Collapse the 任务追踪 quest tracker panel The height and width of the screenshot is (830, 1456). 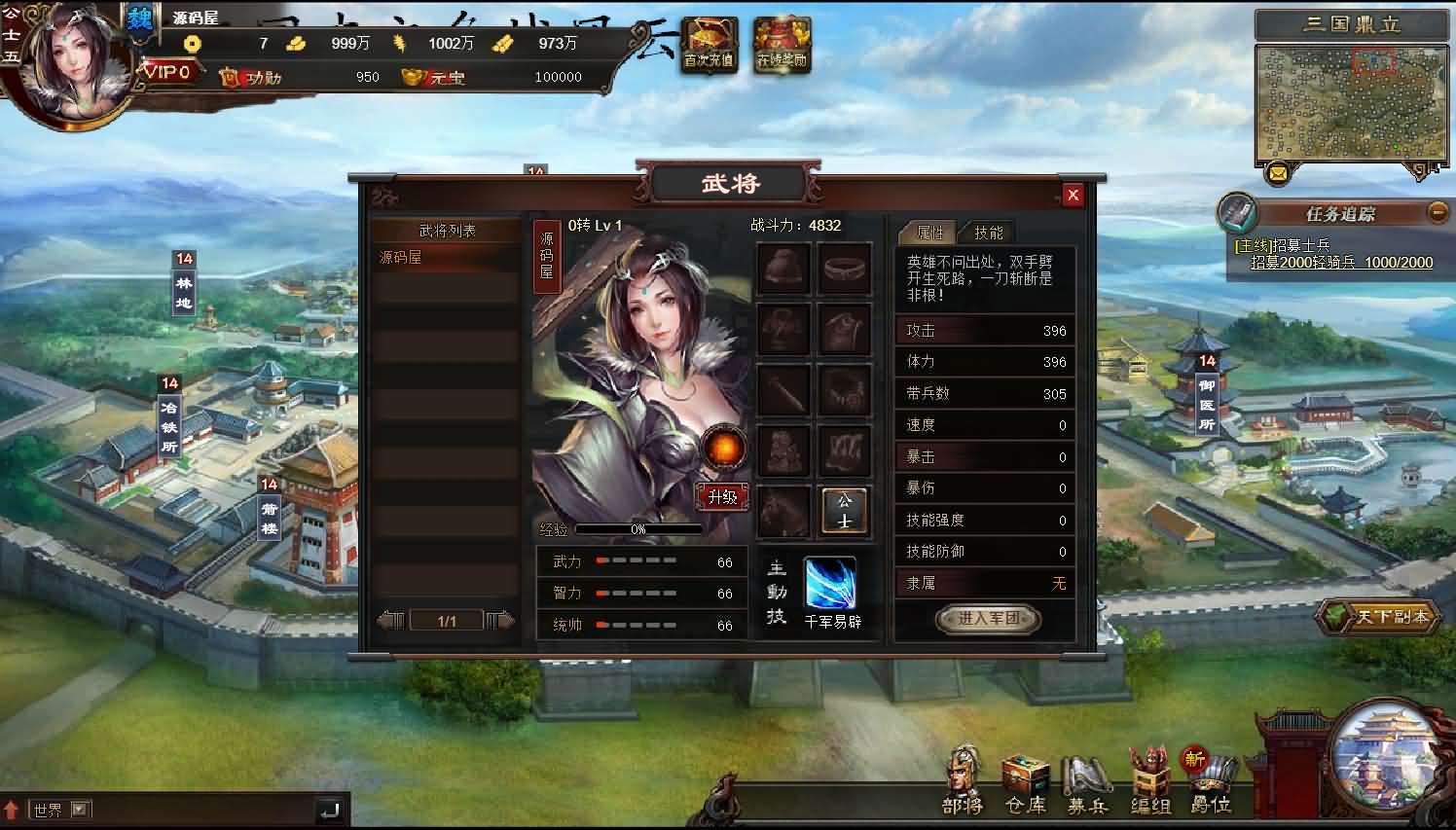coord(1438,212)
